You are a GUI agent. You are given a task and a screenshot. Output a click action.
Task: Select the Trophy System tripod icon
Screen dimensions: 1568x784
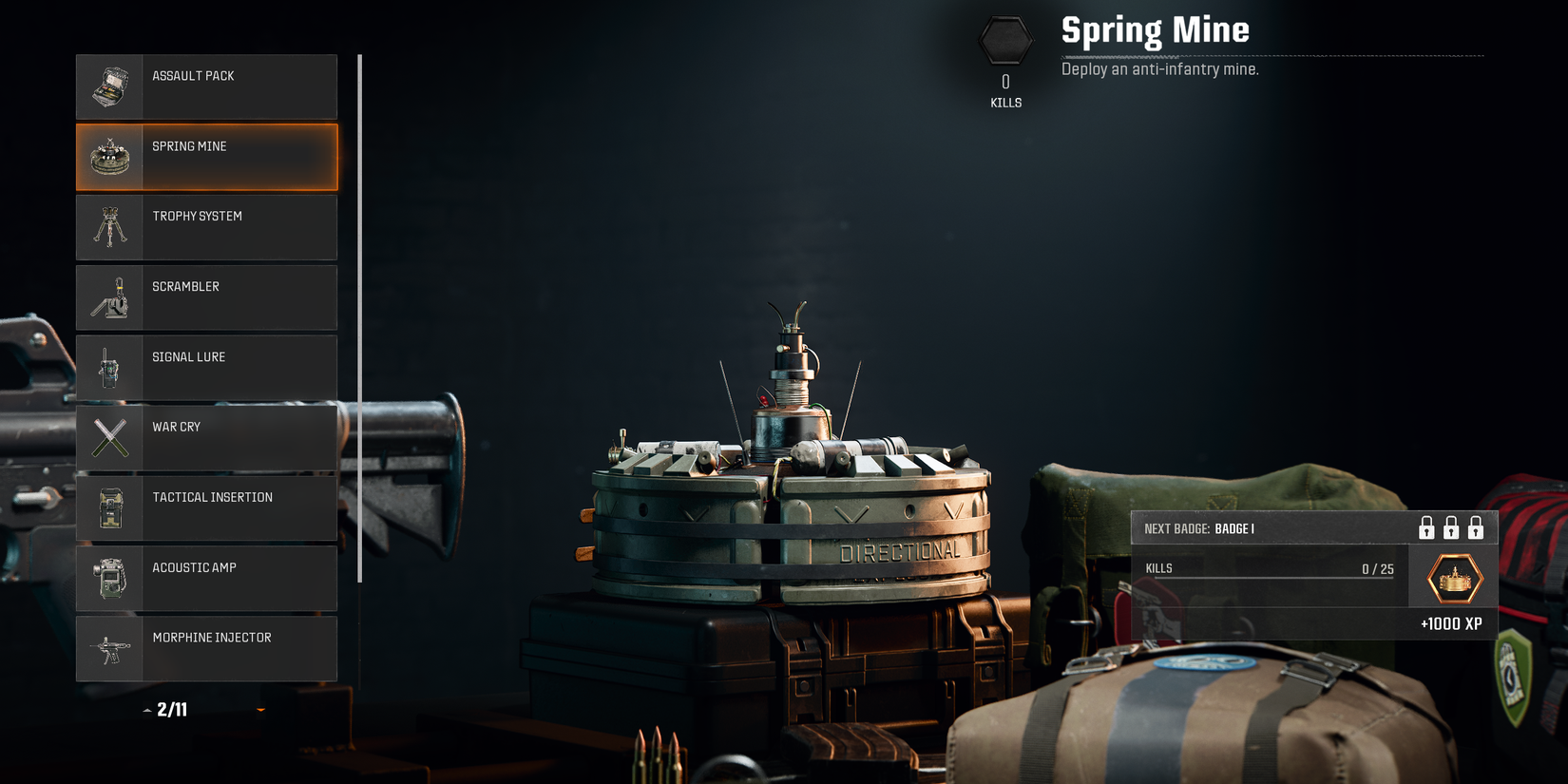click(111, 227)
